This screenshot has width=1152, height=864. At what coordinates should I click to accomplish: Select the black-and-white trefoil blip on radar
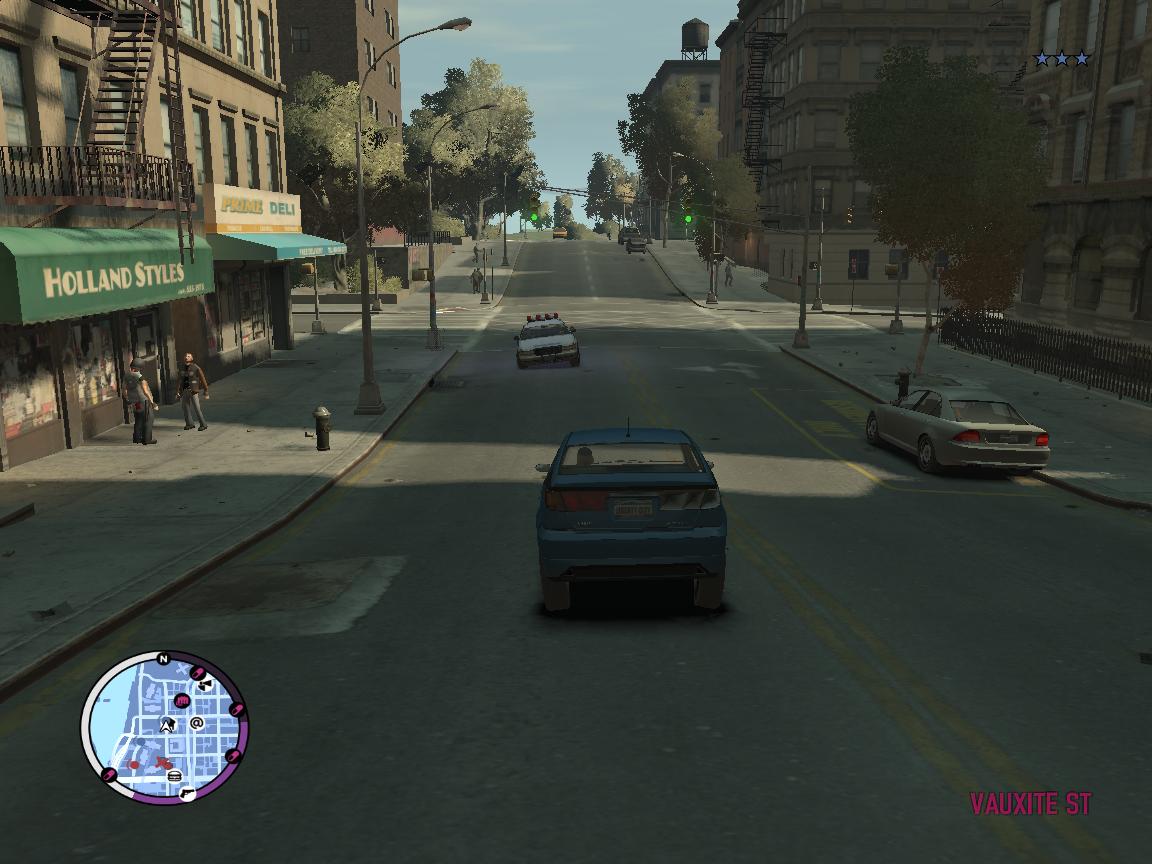pos(204,685)
